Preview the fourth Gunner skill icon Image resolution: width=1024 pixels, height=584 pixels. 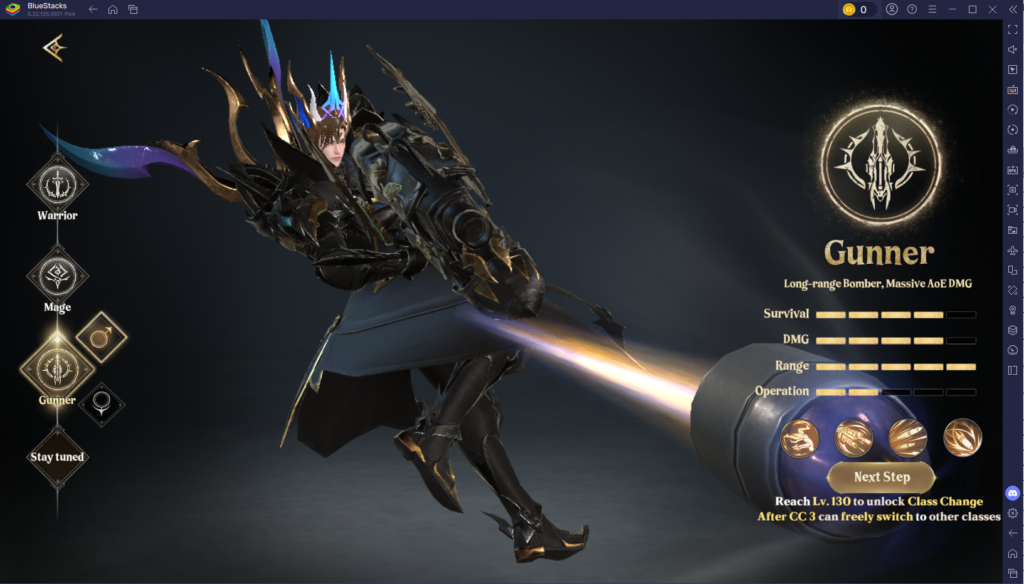(x=962, y=437)
